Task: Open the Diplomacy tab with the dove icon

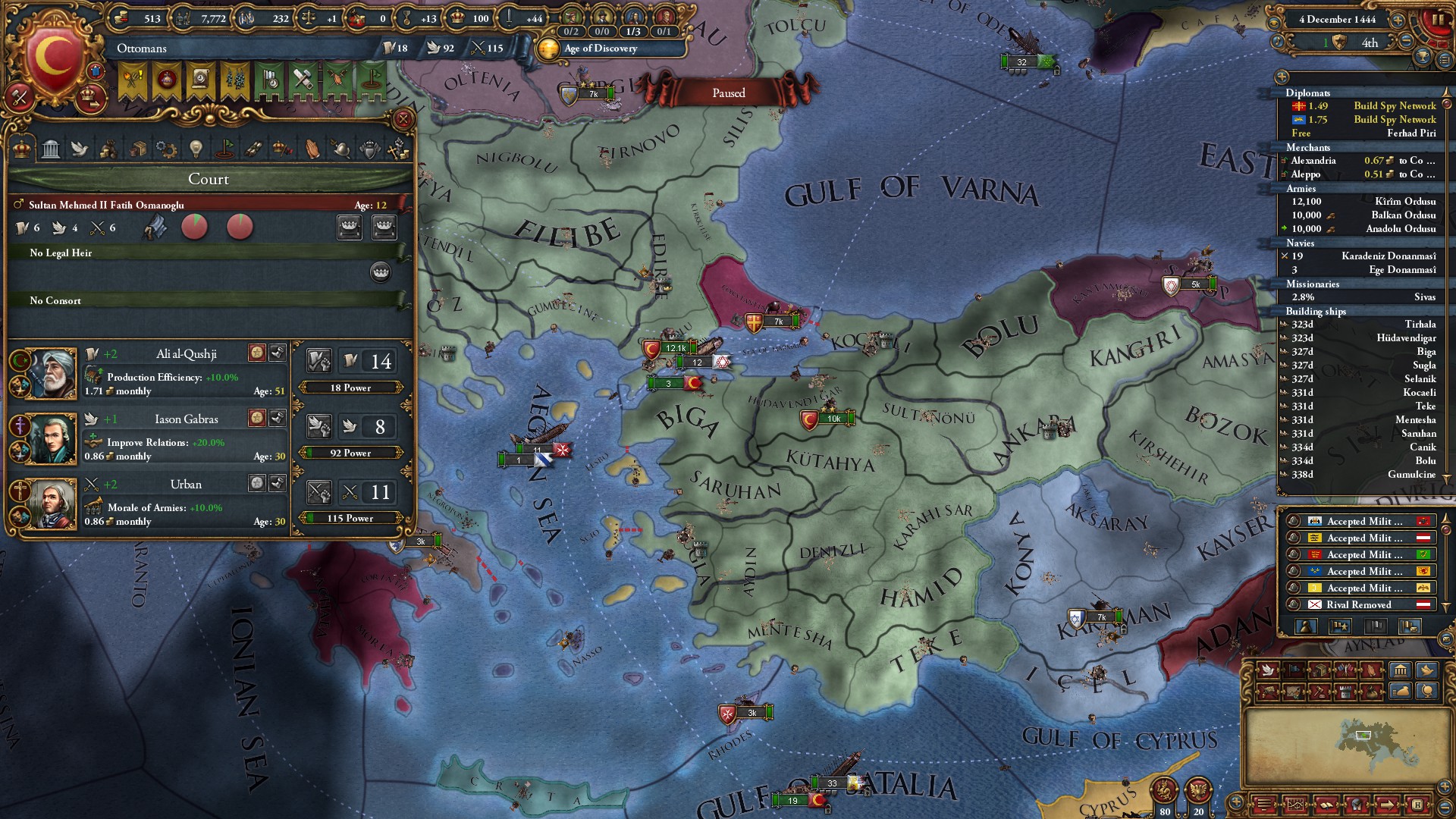Action: point(80,149)
